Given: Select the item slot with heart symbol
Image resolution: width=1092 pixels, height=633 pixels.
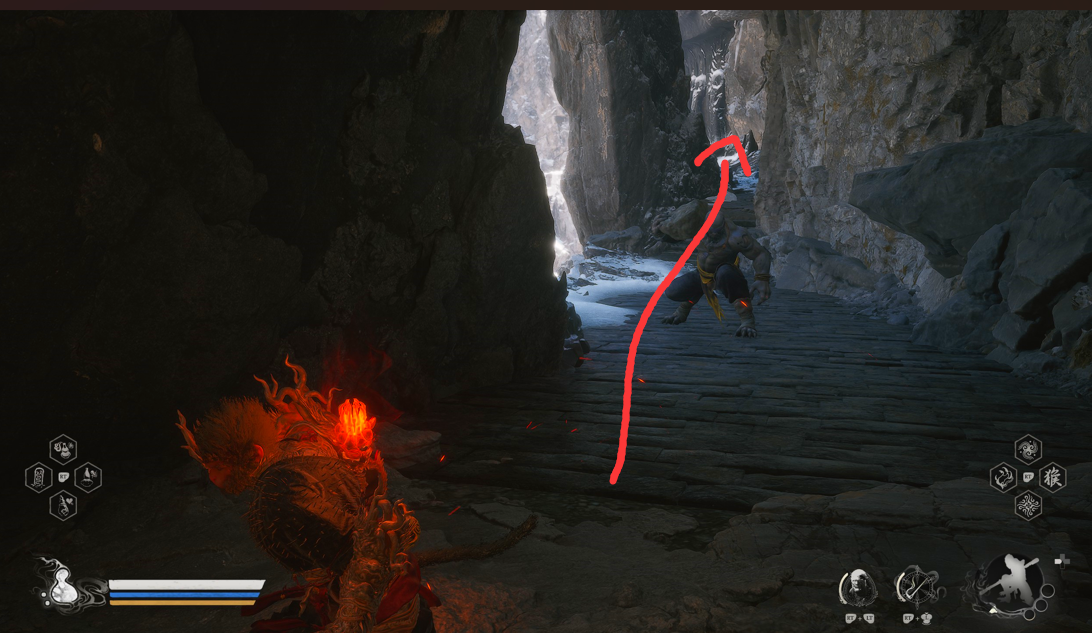Looking at the screenshot, I should [63, 505].
